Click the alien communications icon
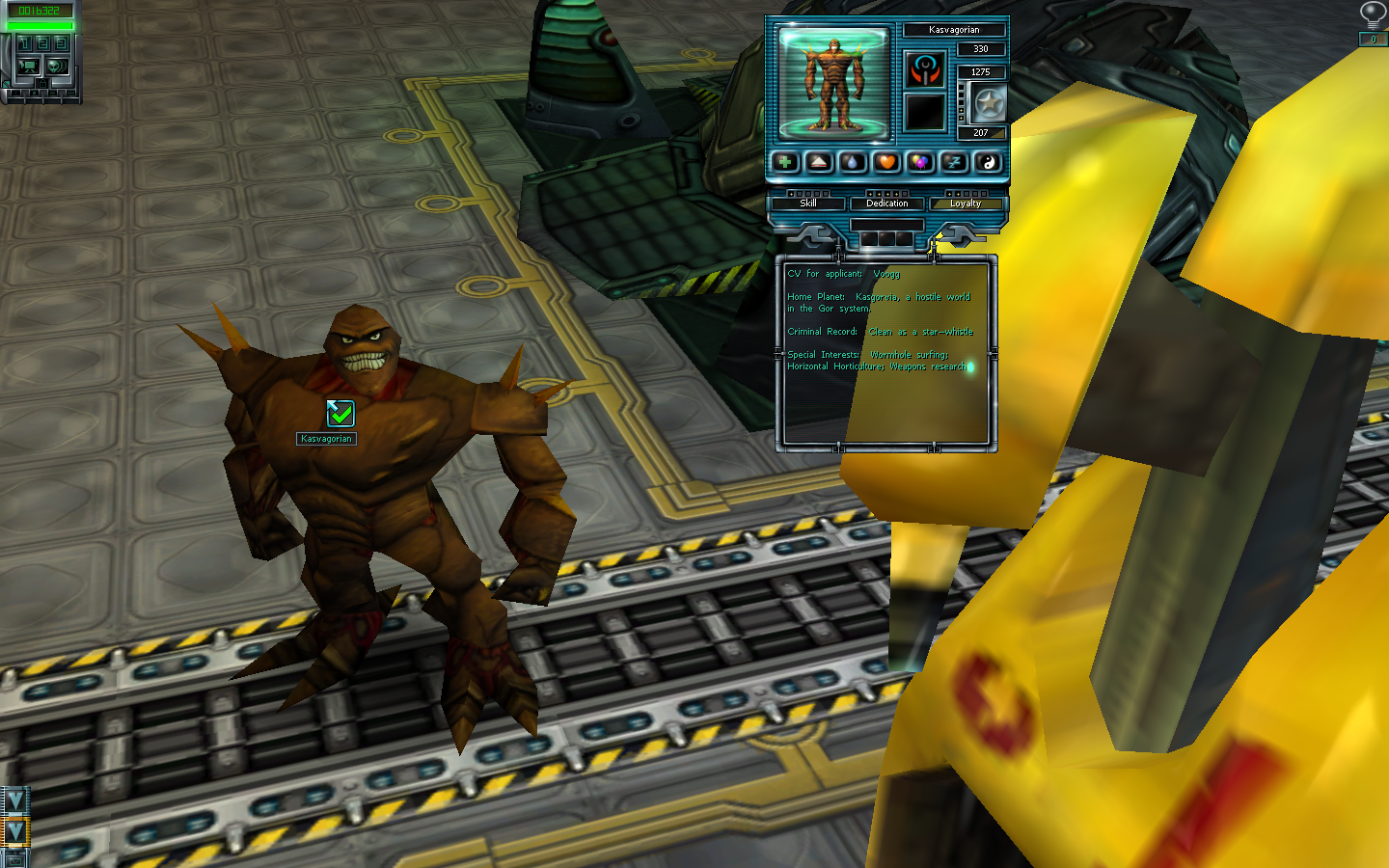1389x868 pixels. 57,67
